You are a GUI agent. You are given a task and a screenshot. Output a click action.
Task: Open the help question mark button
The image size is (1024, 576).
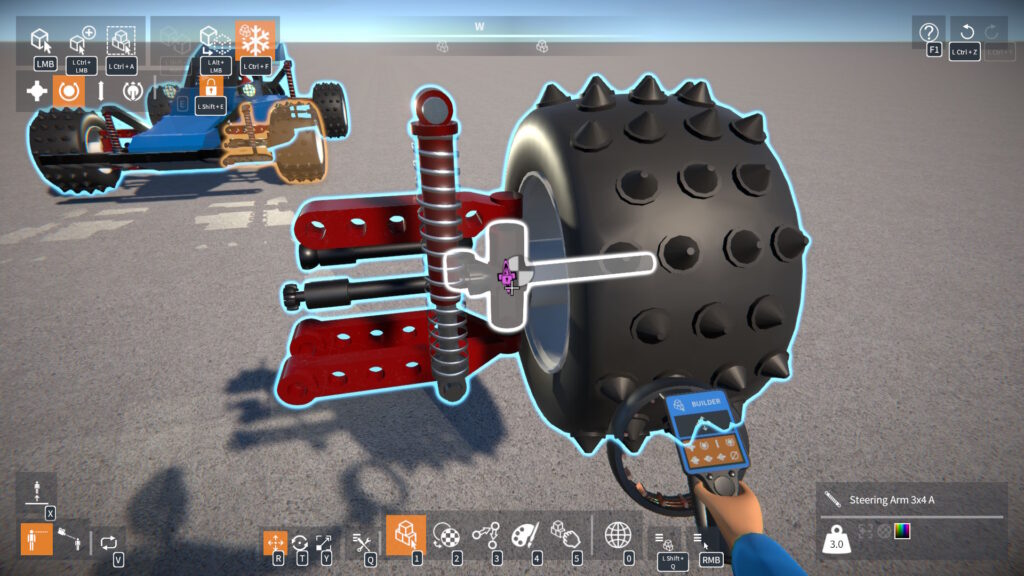(x=928, y=31)
